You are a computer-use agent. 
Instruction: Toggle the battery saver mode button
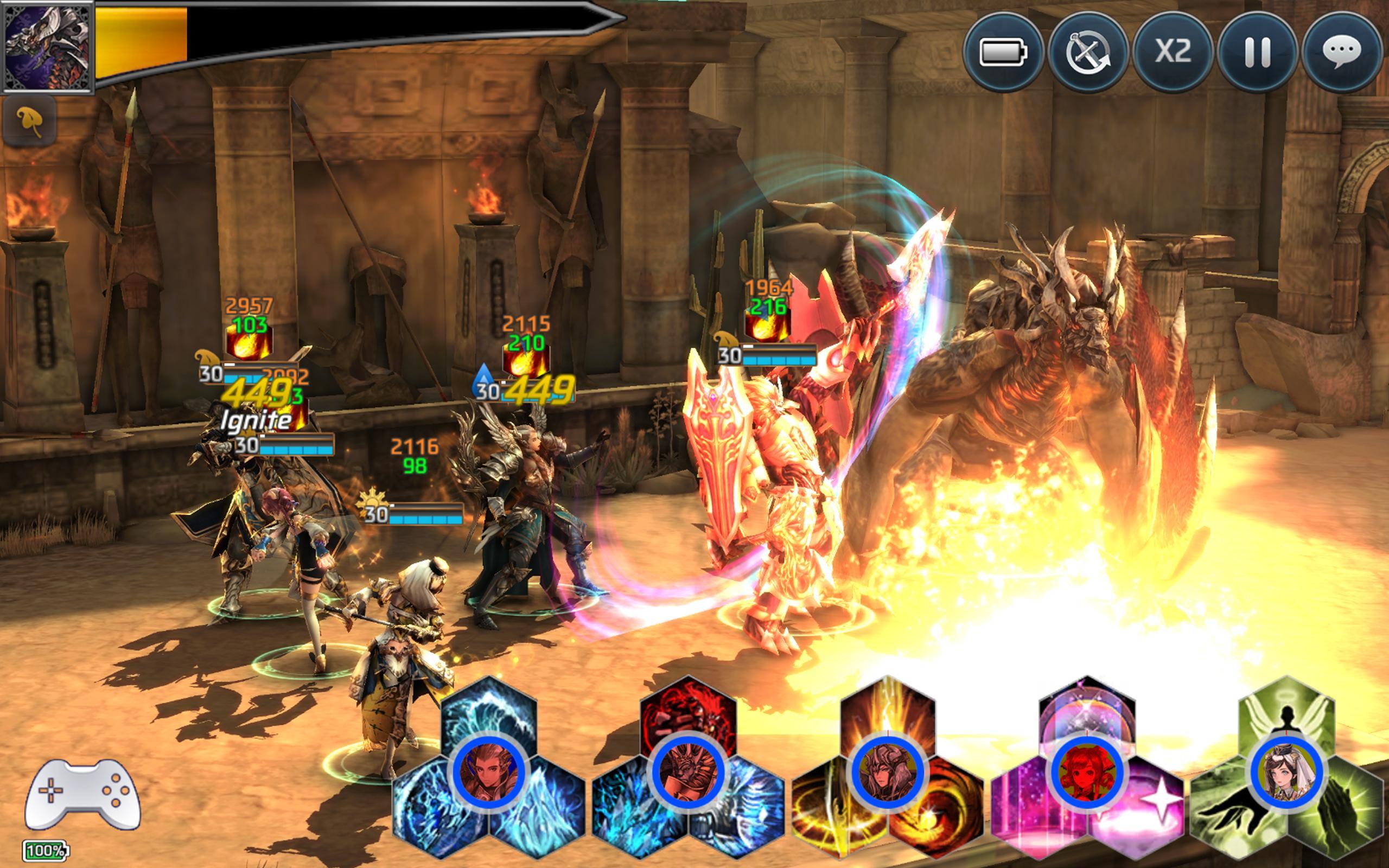1003,52
